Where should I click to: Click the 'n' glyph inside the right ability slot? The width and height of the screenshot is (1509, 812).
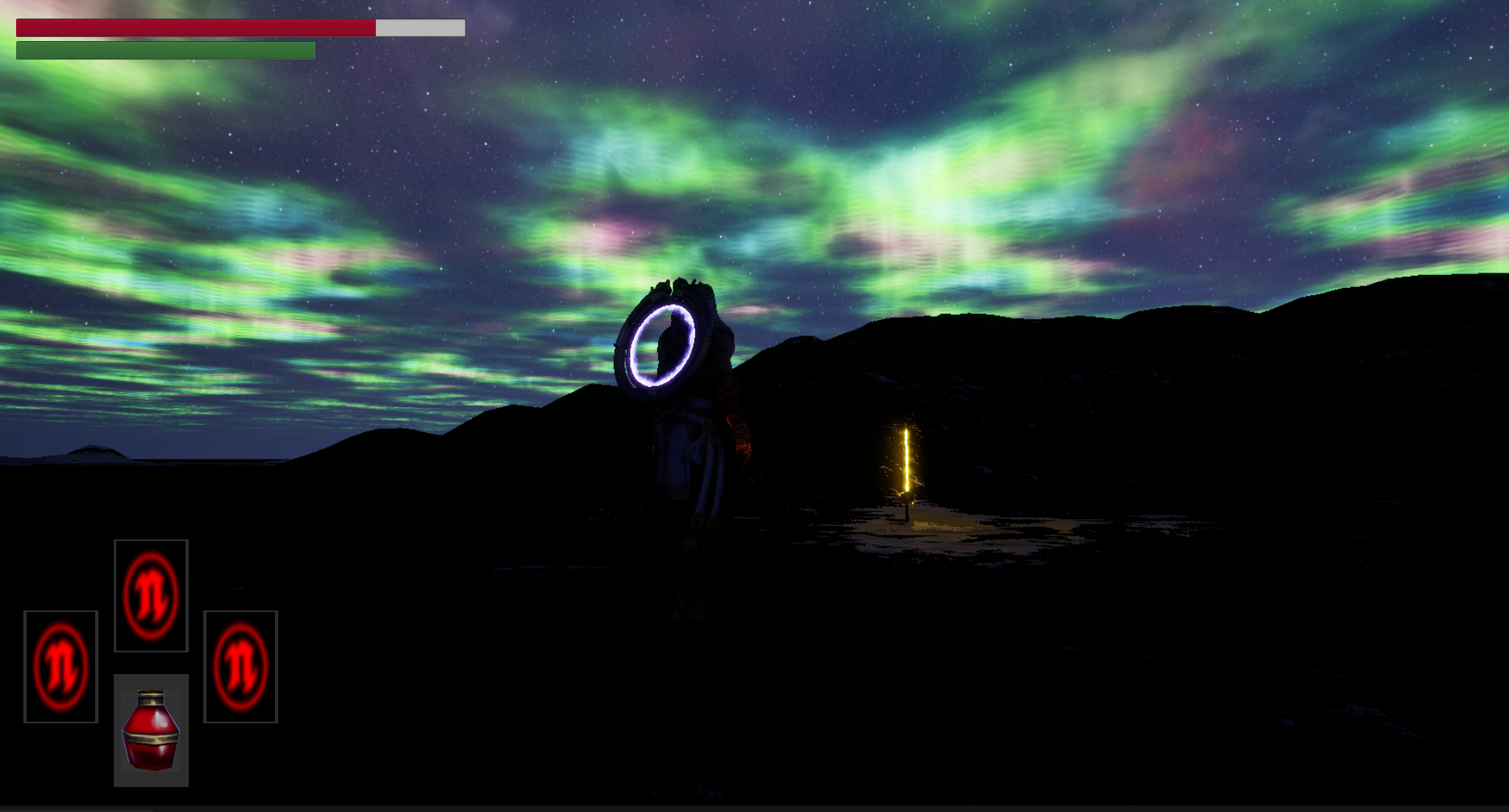point(241,666)
